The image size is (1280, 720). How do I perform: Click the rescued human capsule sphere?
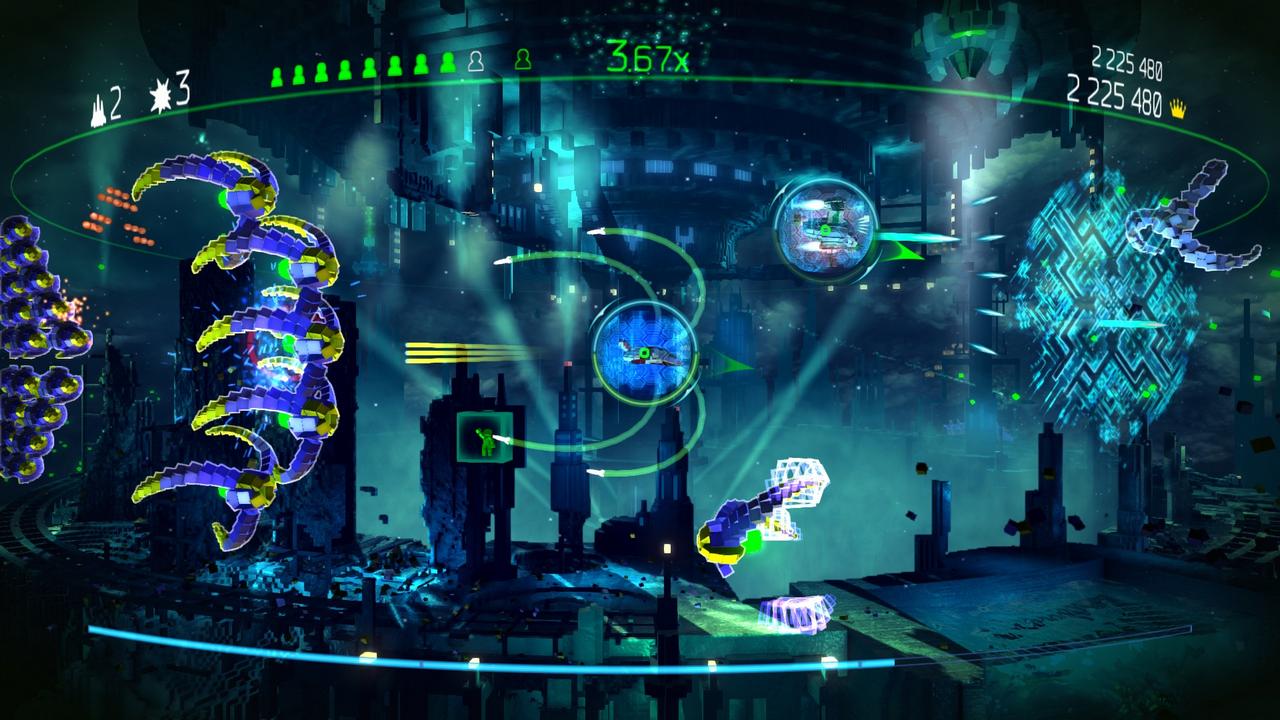click(824, 226)
